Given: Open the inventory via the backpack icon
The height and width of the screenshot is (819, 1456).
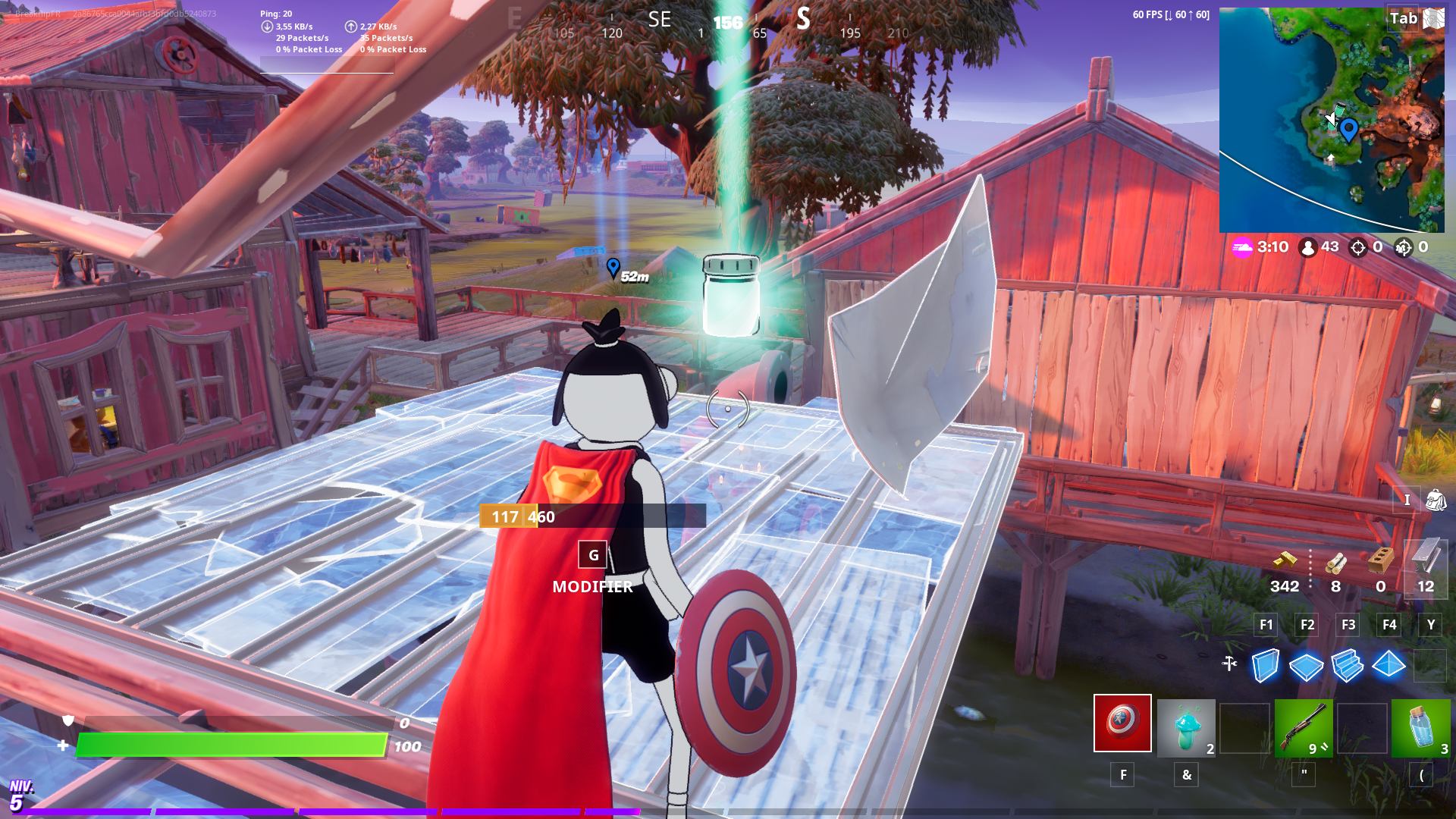Looking at the screenshot, I should pos(1436,500).
